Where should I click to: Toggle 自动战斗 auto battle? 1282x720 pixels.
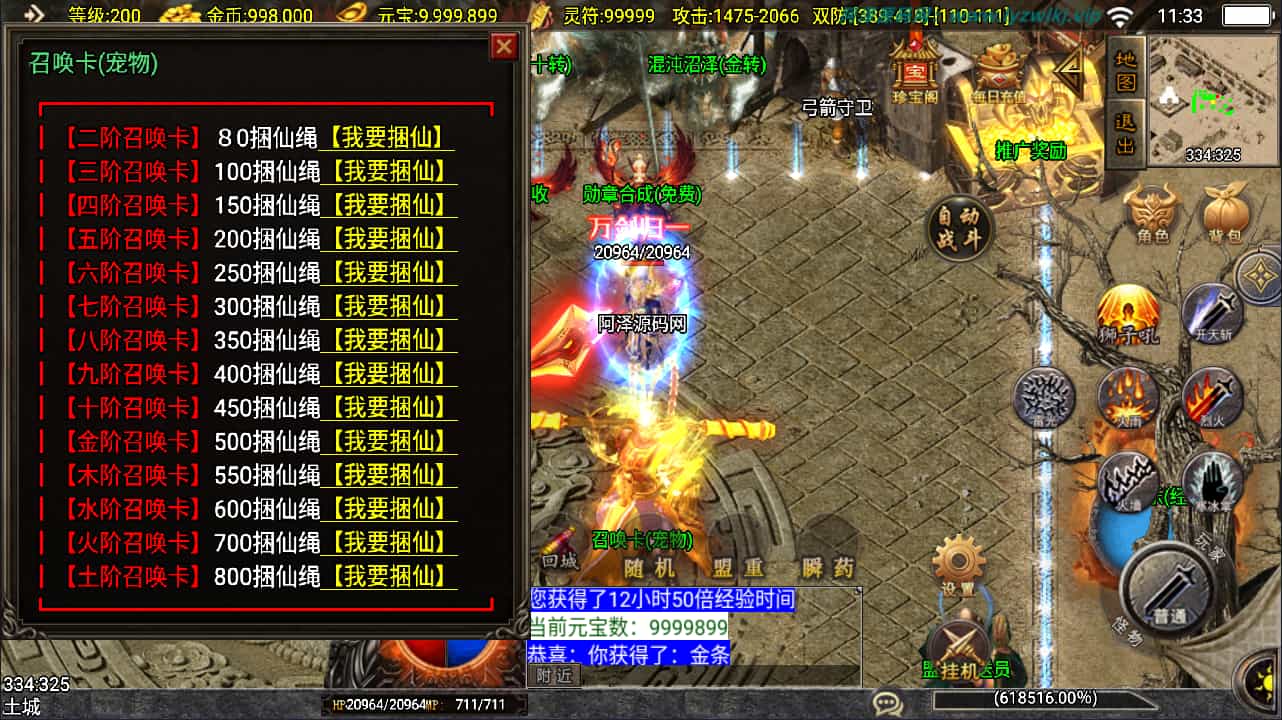(x=960, y=227)
